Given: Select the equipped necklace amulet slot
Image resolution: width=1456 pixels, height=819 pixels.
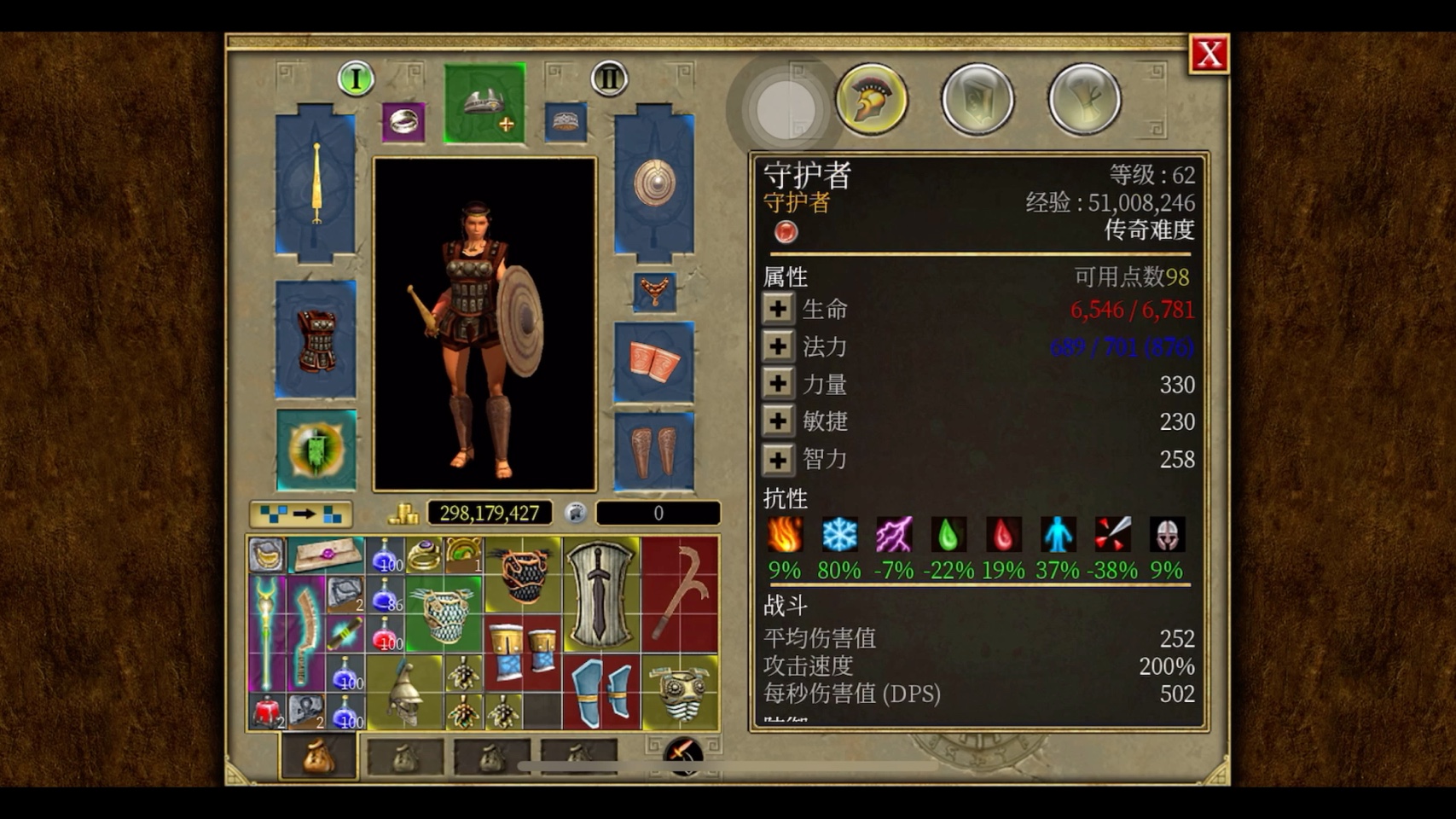Looking at the screenshot, I should pyautogui.click(x=654, y=292).
